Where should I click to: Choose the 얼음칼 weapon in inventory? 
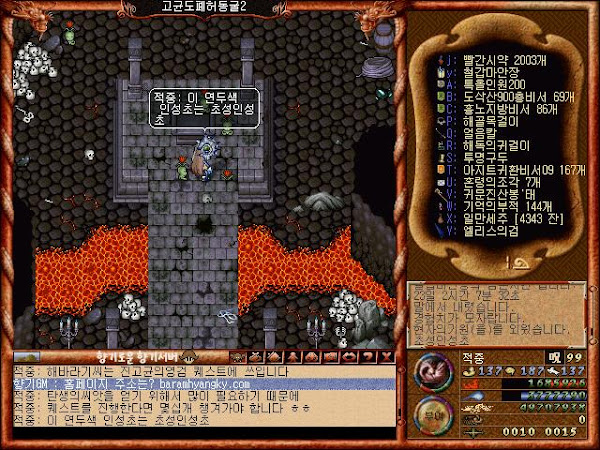[466, 130]
